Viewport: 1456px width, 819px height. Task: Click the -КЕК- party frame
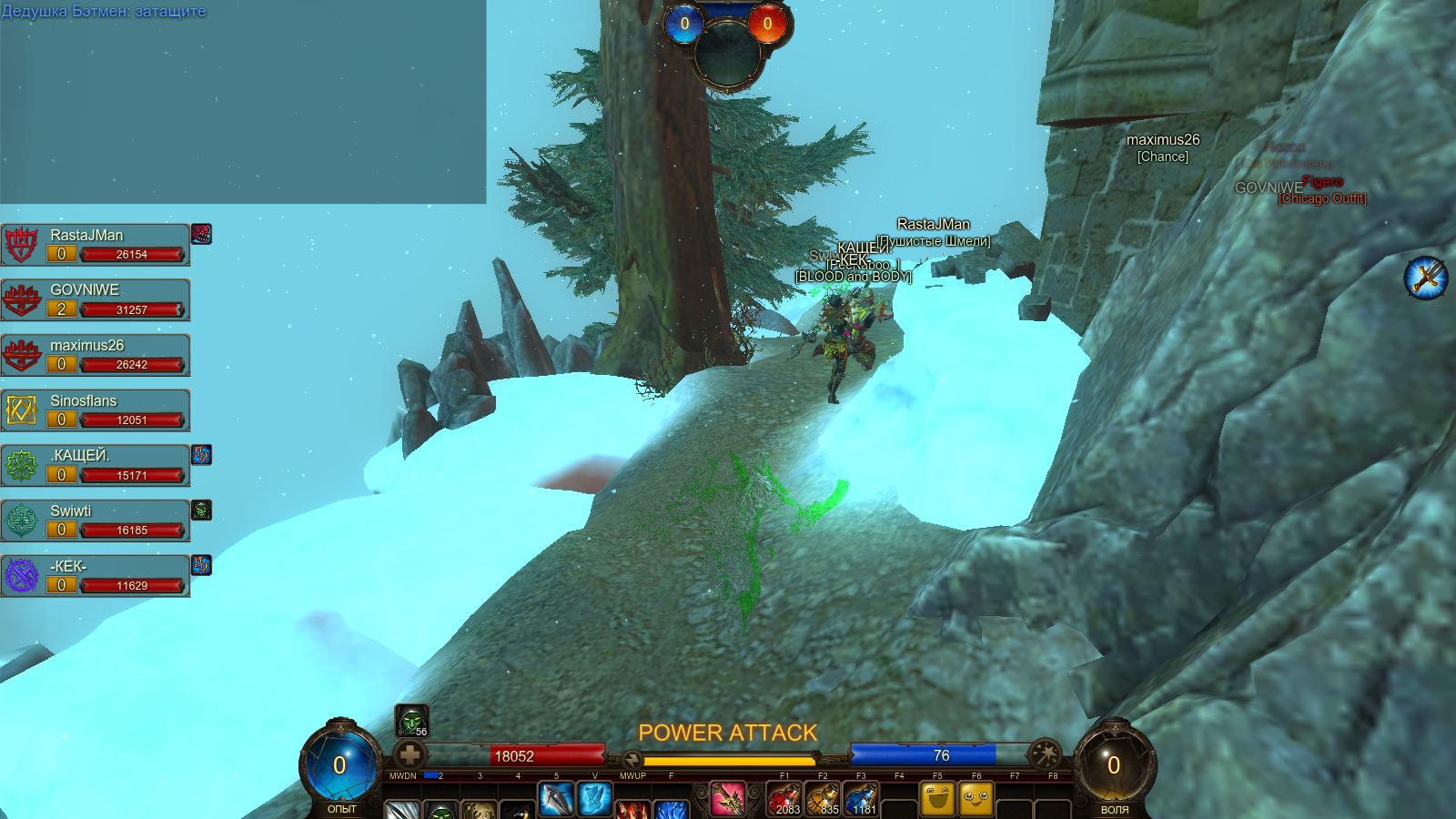(96, 576)
